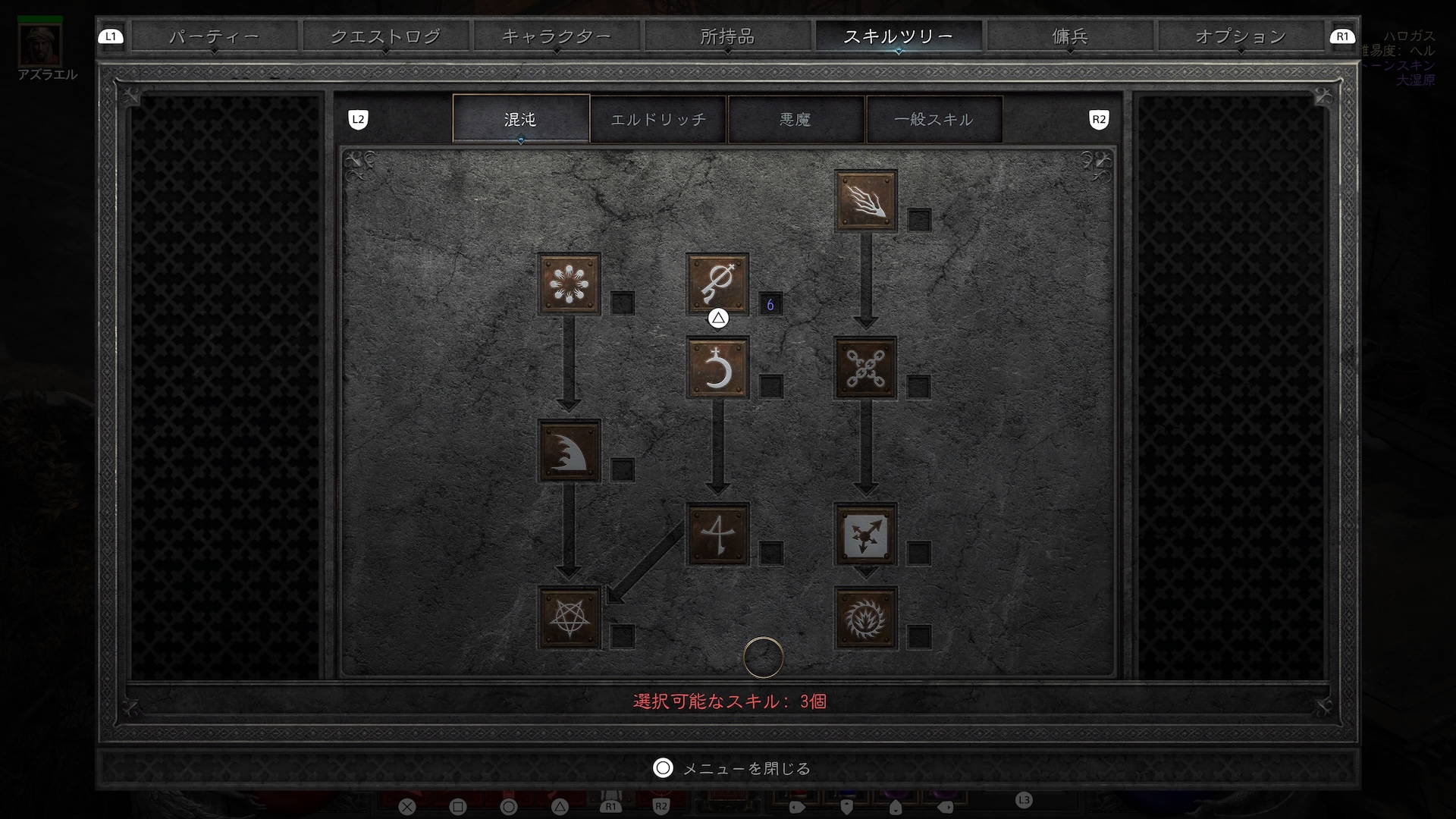This screenshot has width=1456, height=819.
Task: Select the curved fang wave skill icon
Action: pyautogui.click(x=569, y=451)
